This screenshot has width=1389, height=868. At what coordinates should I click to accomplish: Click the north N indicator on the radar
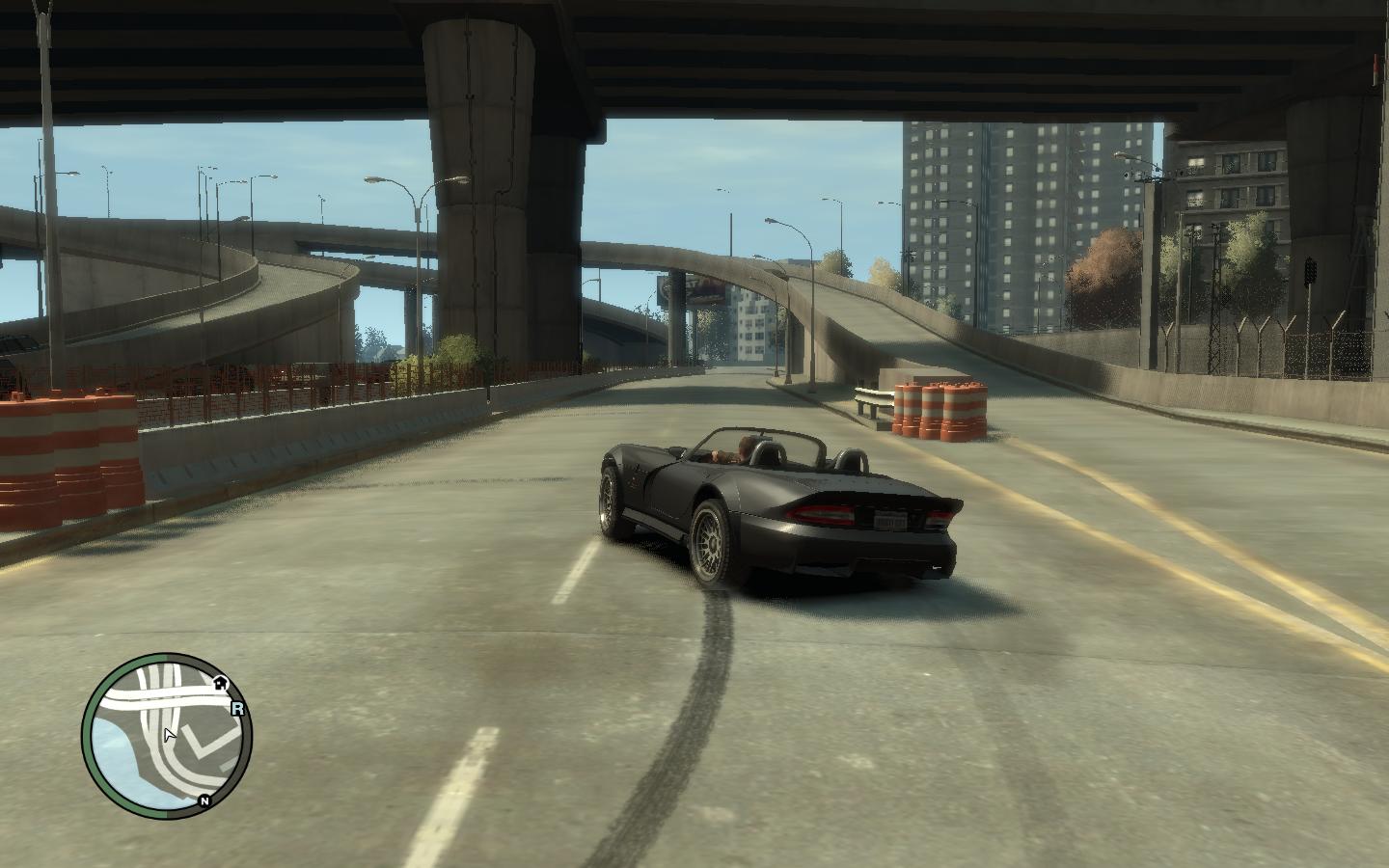204,800
